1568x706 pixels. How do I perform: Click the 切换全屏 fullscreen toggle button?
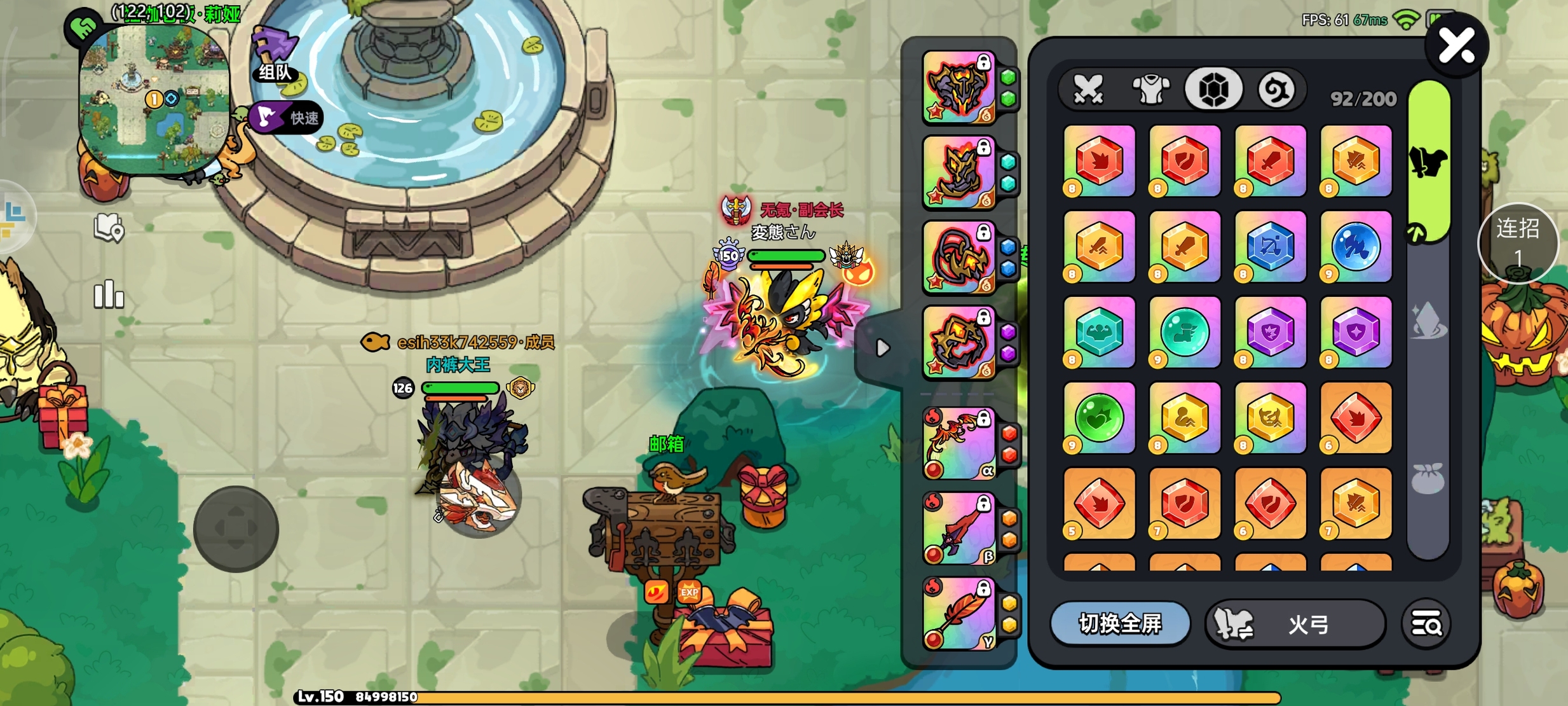click(x=1120, y=624)
